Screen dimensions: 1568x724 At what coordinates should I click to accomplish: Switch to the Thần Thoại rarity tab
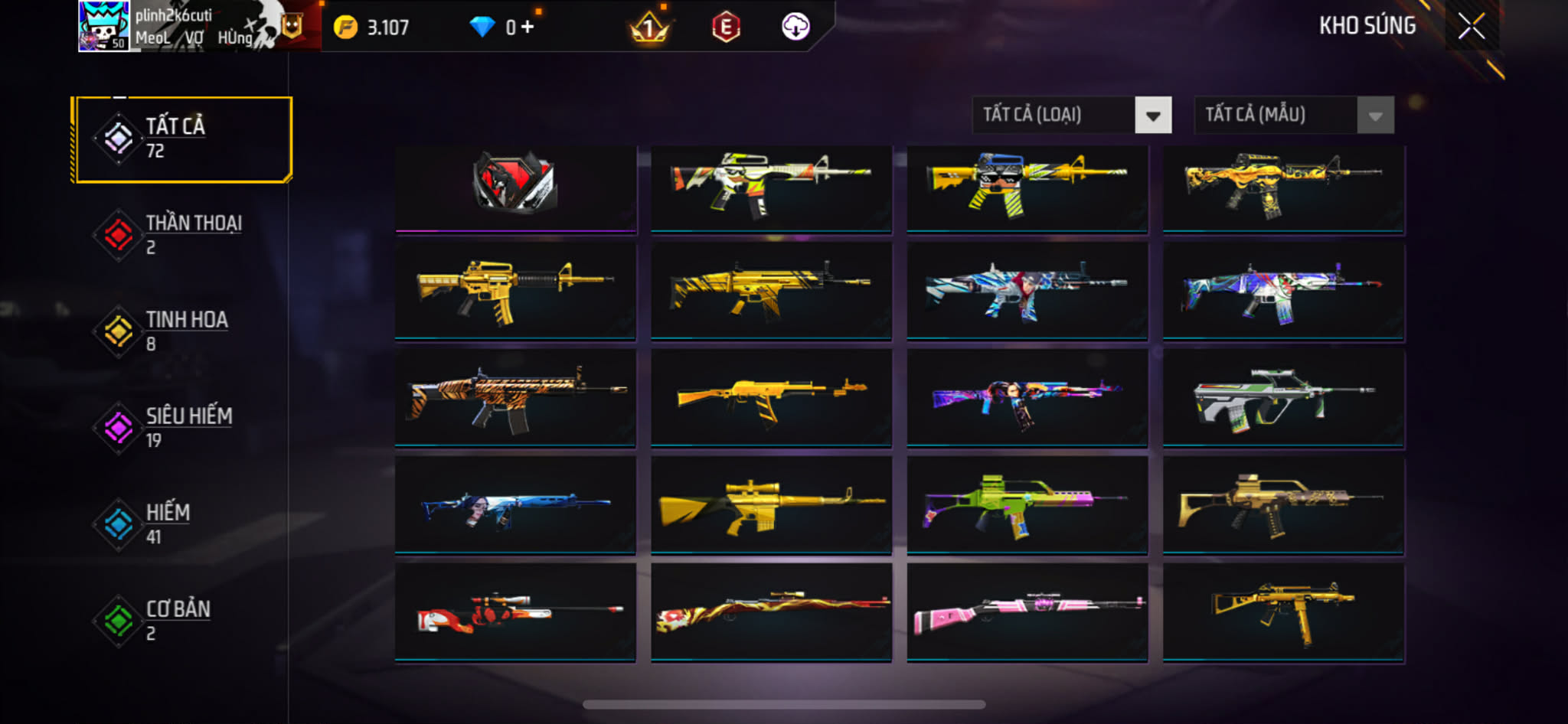coord(182,235)
